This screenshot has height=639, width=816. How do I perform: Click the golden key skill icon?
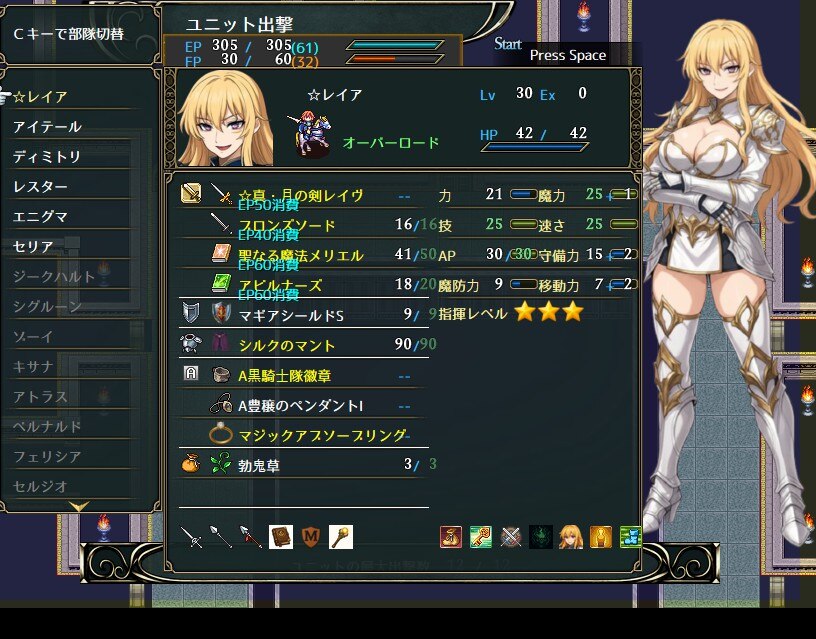480,536
